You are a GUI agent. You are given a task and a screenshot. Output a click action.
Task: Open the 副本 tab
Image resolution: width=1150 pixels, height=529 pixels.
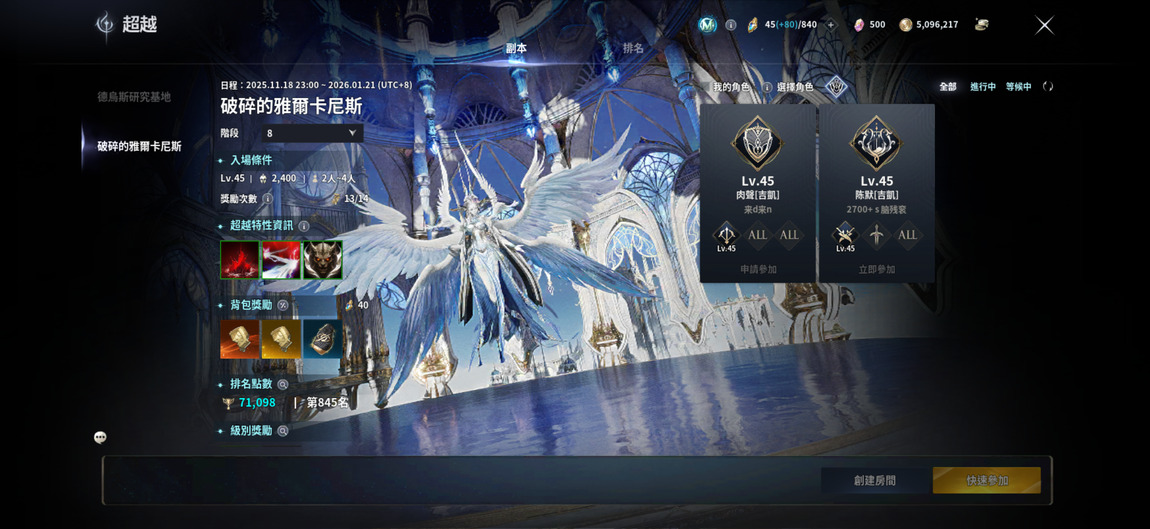(x=516, y=48)
